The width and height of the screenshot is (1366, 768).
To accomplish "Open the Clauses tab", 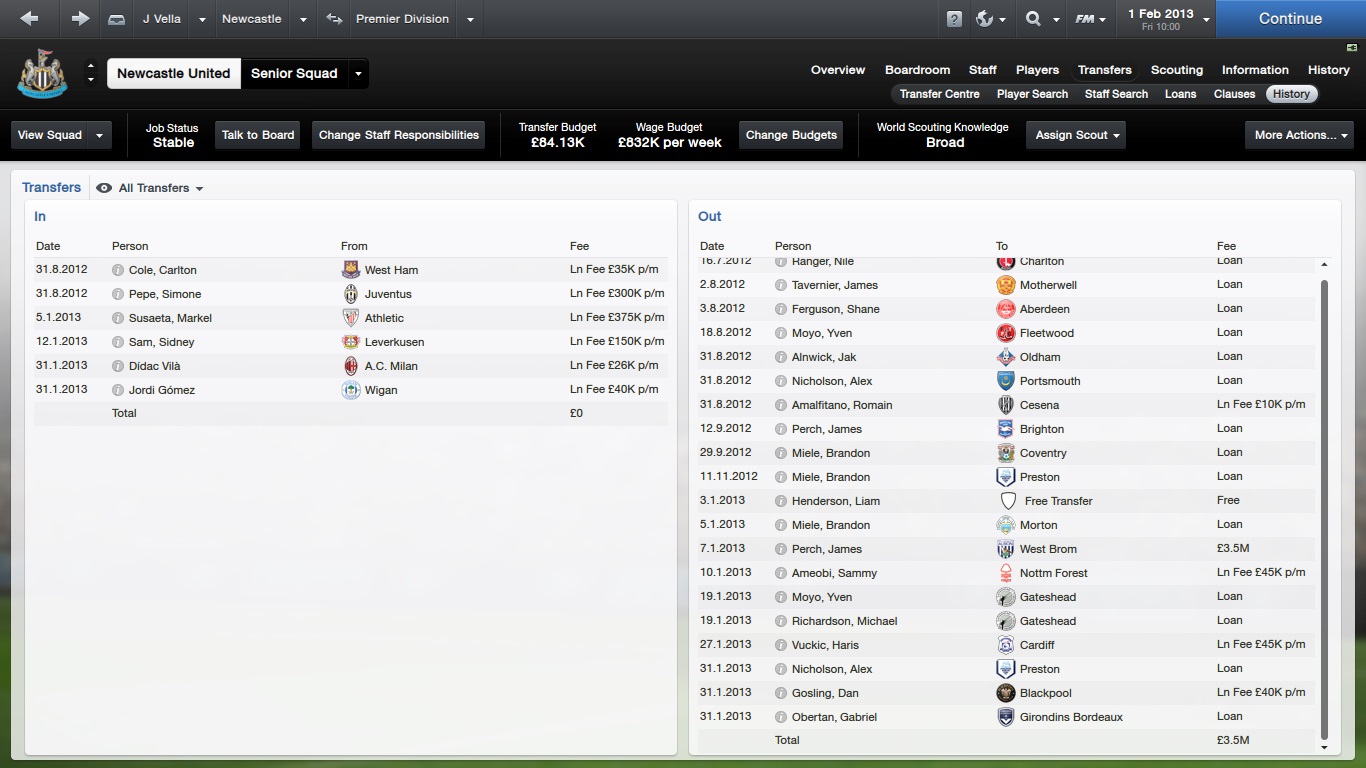I will (x=1234, y=94).
